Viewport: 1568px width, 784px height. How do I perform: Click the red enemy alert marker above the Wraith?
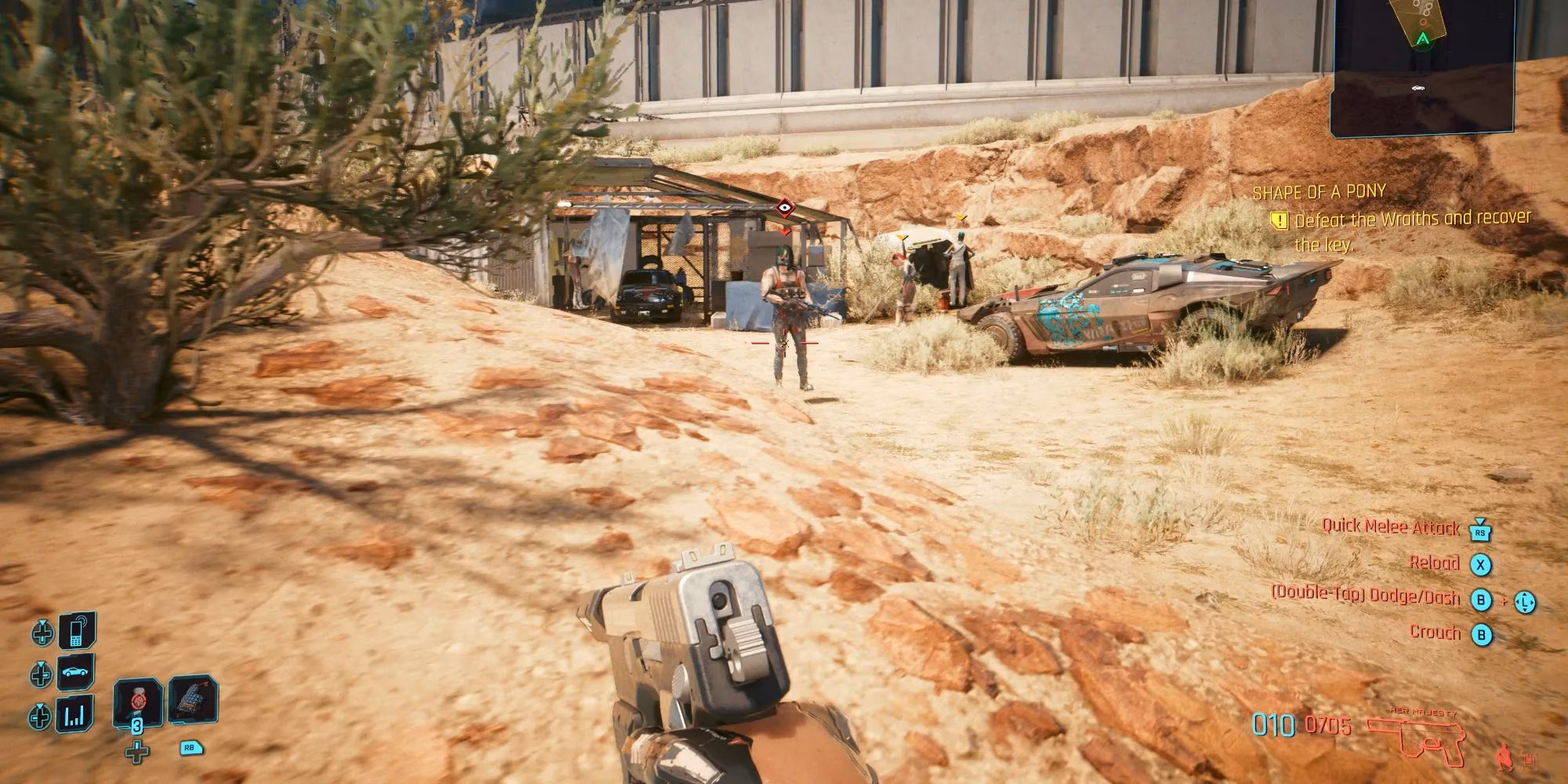(786, 209)
